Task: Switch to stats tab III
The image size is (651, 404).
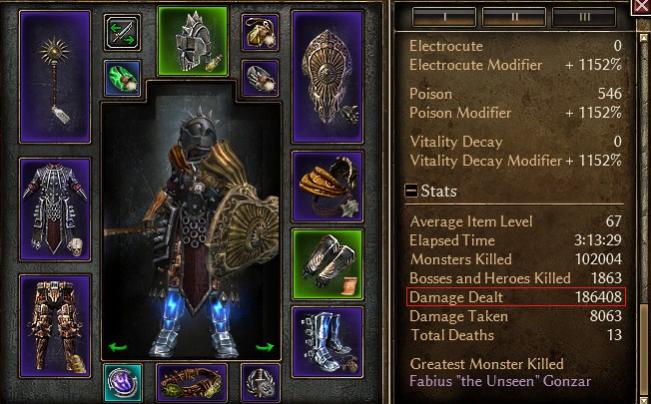Action: coord(585,17)
